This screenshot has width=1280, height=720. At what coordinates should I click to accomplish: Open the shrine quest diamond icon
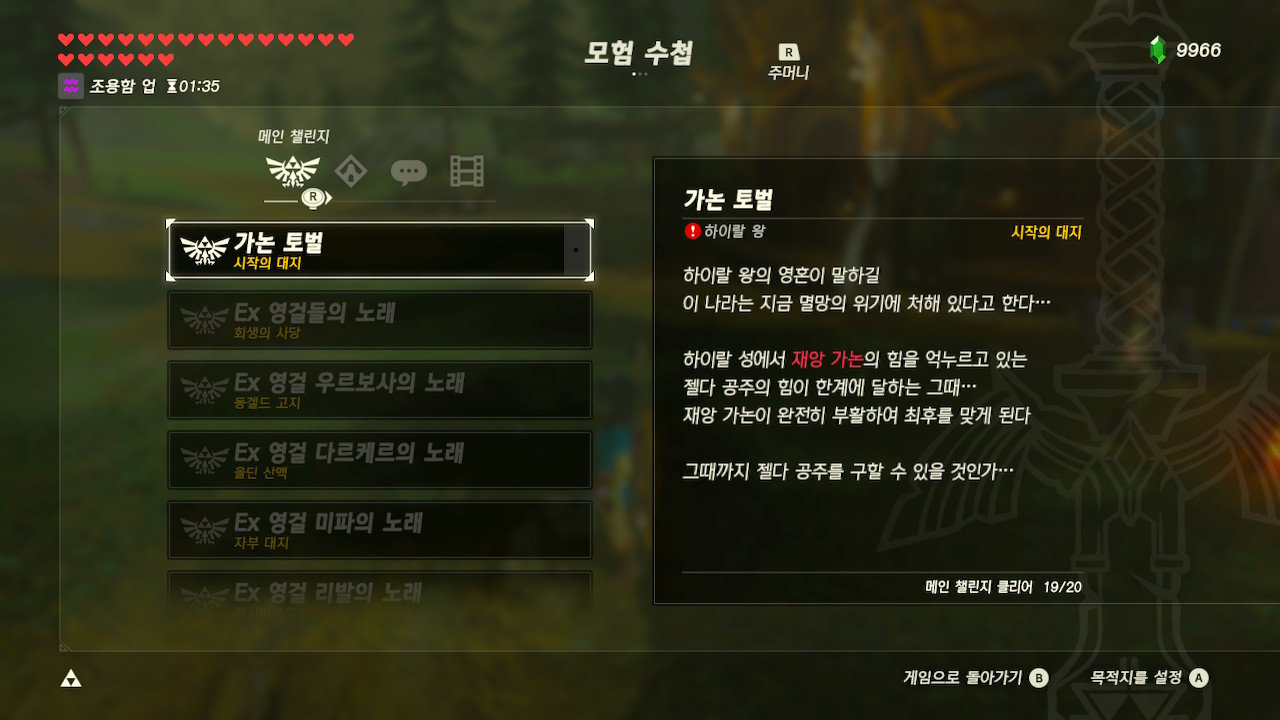point(348,170)
